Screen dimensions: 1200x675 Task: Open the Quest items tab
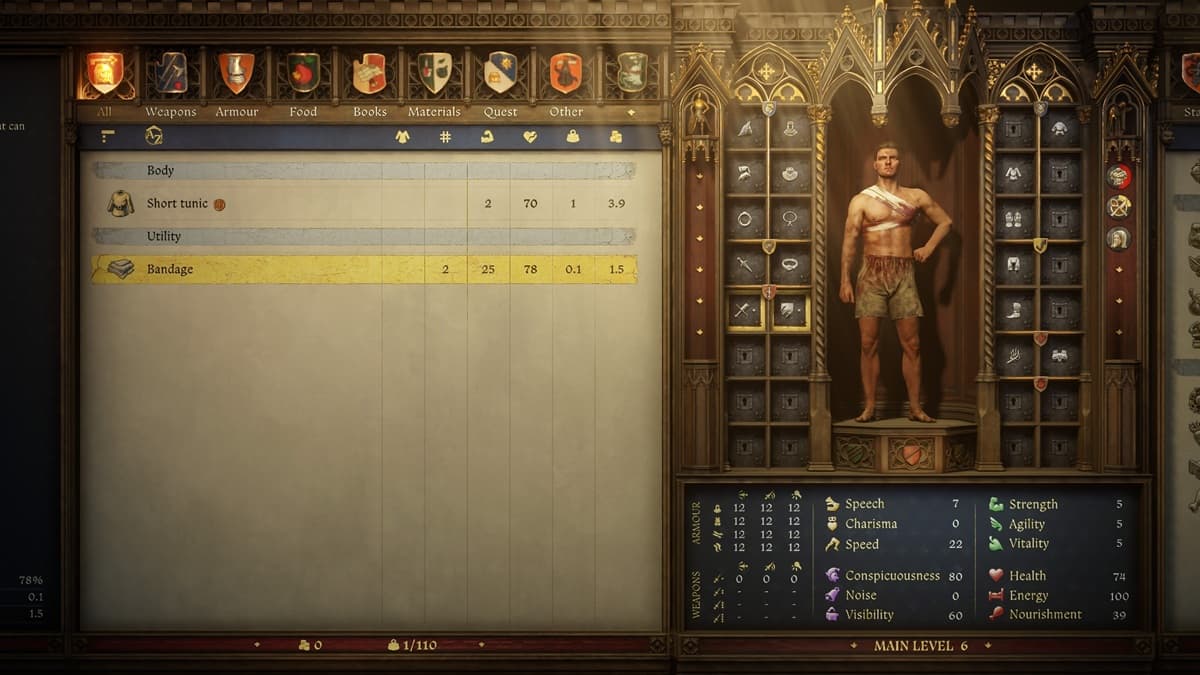click(x=500, y=75)
